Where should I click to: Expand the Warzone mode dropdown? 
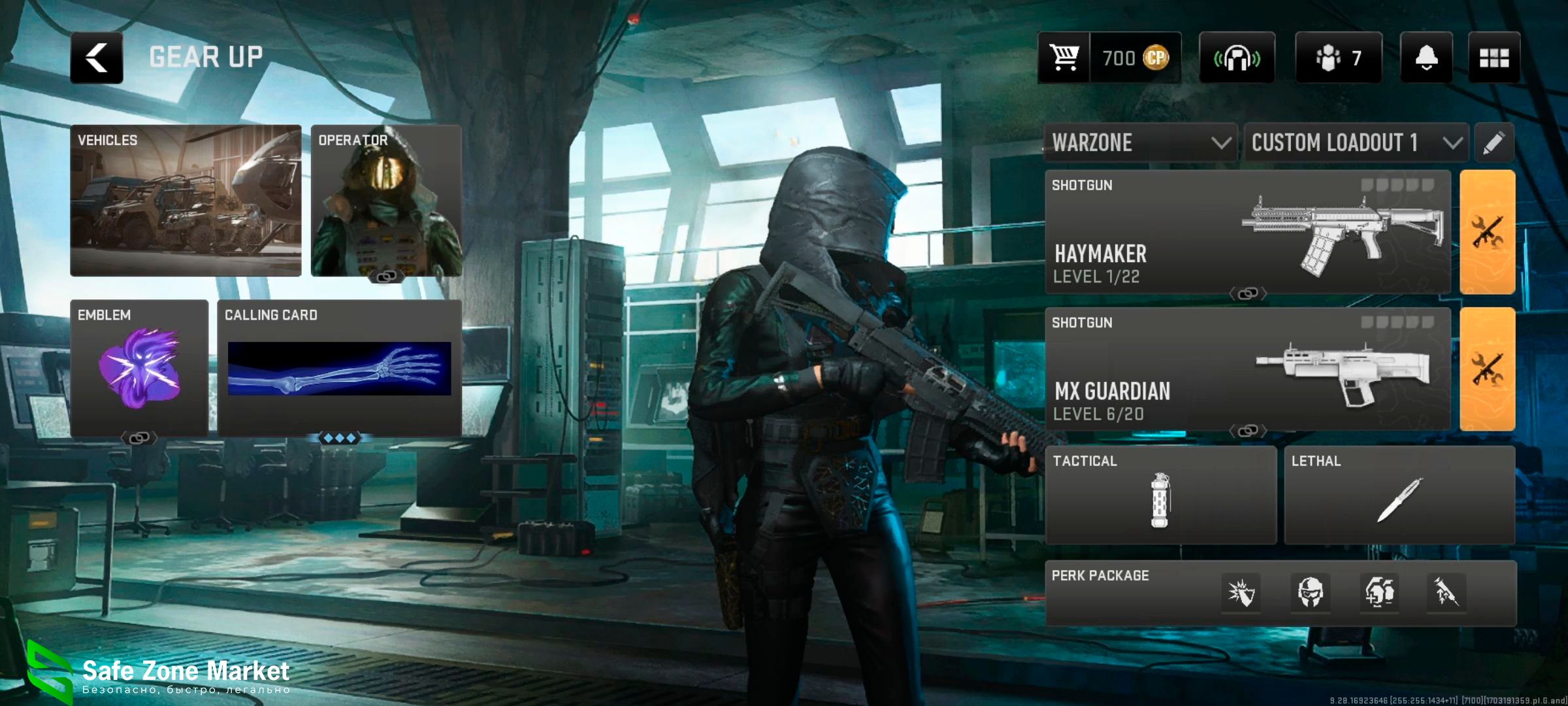click(1141, 143)
